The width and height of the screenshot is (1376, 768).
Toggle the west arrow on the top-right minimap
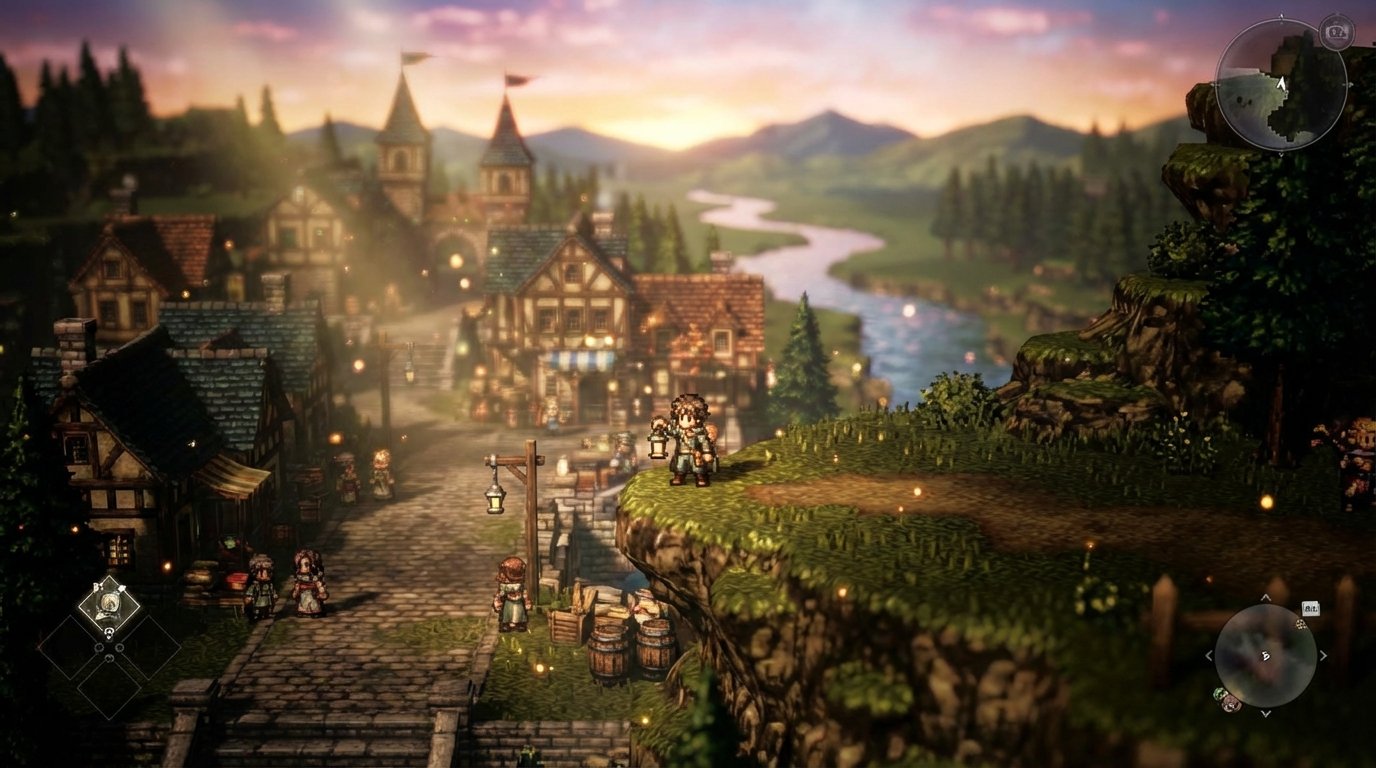pyautogui.click(x=1216, y=83)
